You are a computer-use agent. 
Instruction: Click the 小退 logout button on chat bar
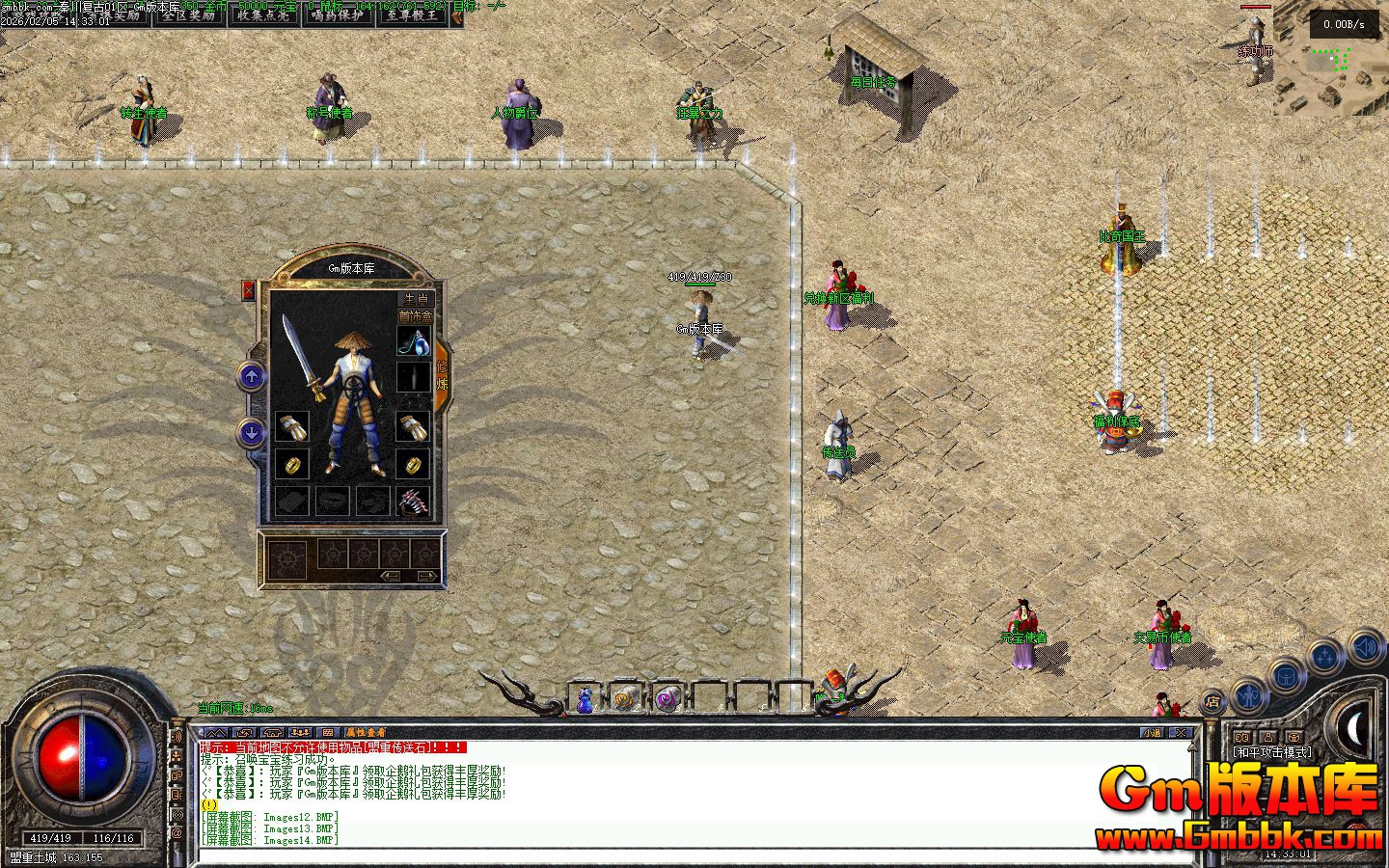[x=1152, y=733]
